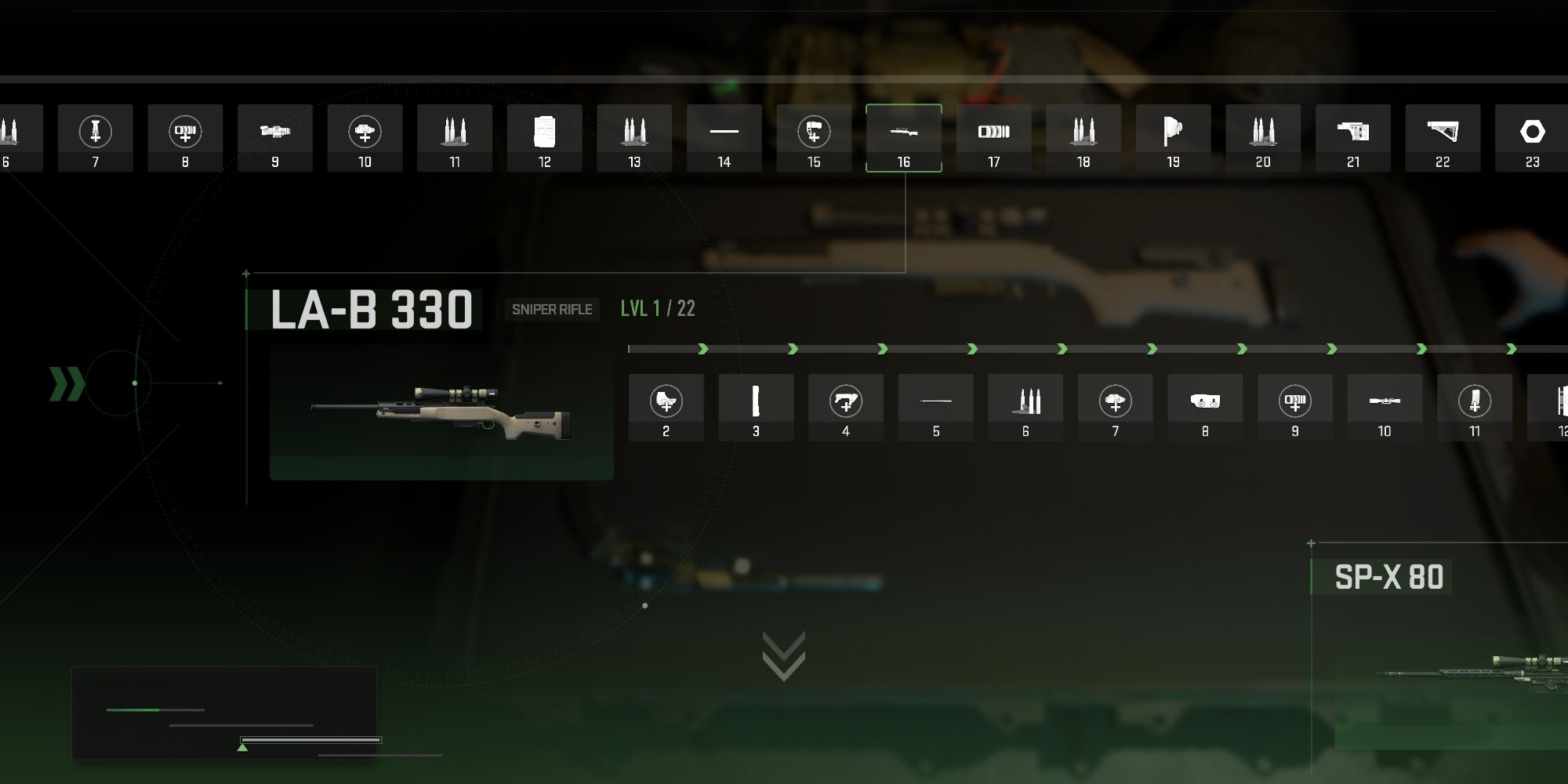Select the ammunition icon in slot 11
The height and width of the screenshot is (784, 1568).
(x=455, y=133)
